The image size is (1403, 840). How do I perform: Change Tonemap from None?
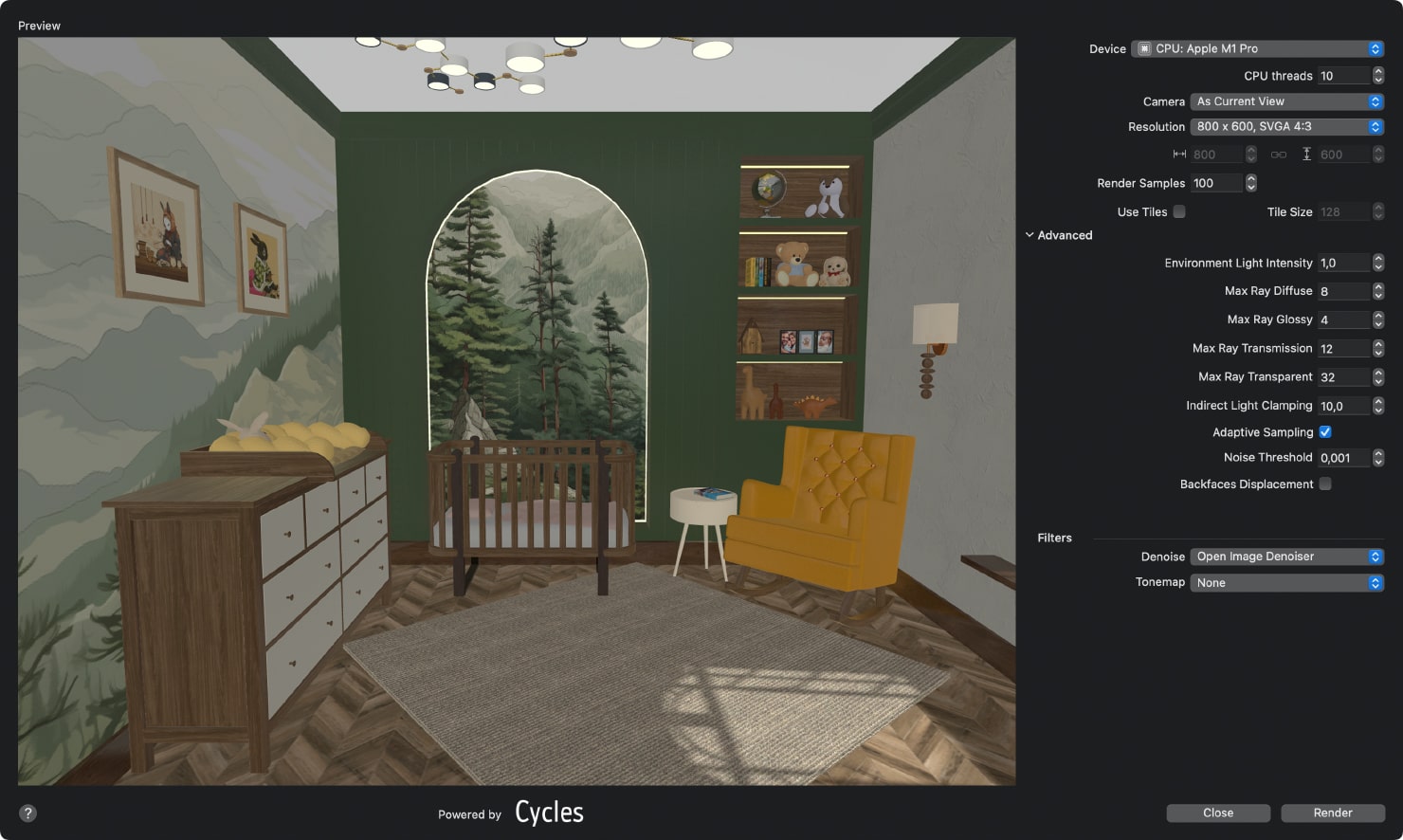click(x=1285, y=582)
